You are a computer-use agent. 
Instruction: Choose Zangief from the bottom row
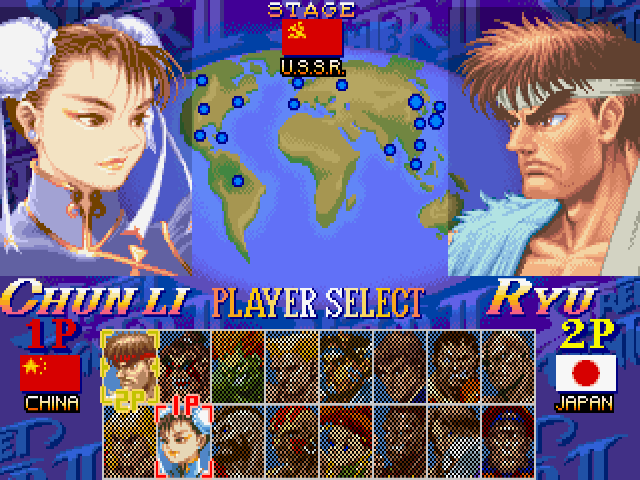(237, 435)
